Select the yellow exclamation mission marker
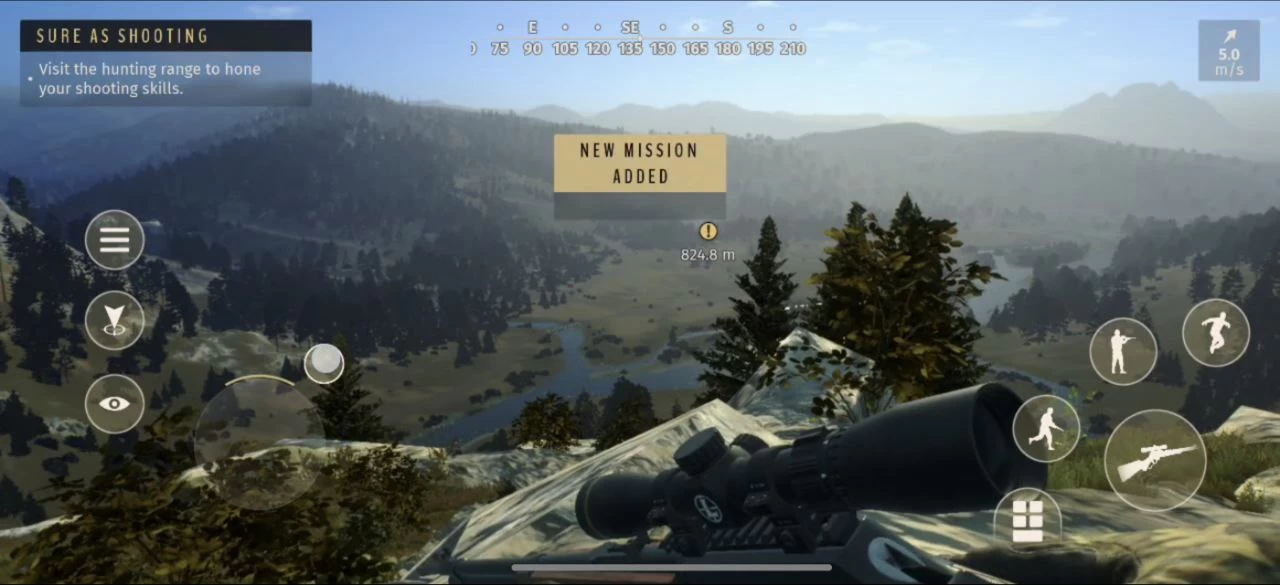 point(708,232)
